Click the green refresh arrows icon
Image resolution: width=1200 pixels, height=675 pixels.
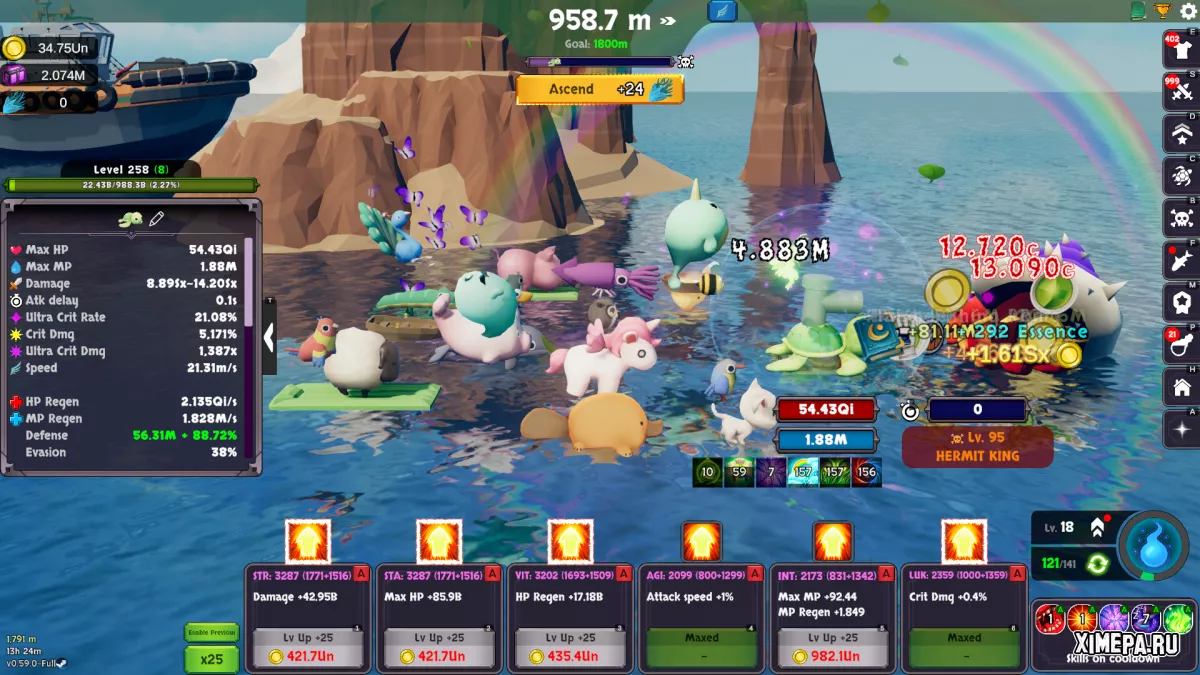(1097, 564)
